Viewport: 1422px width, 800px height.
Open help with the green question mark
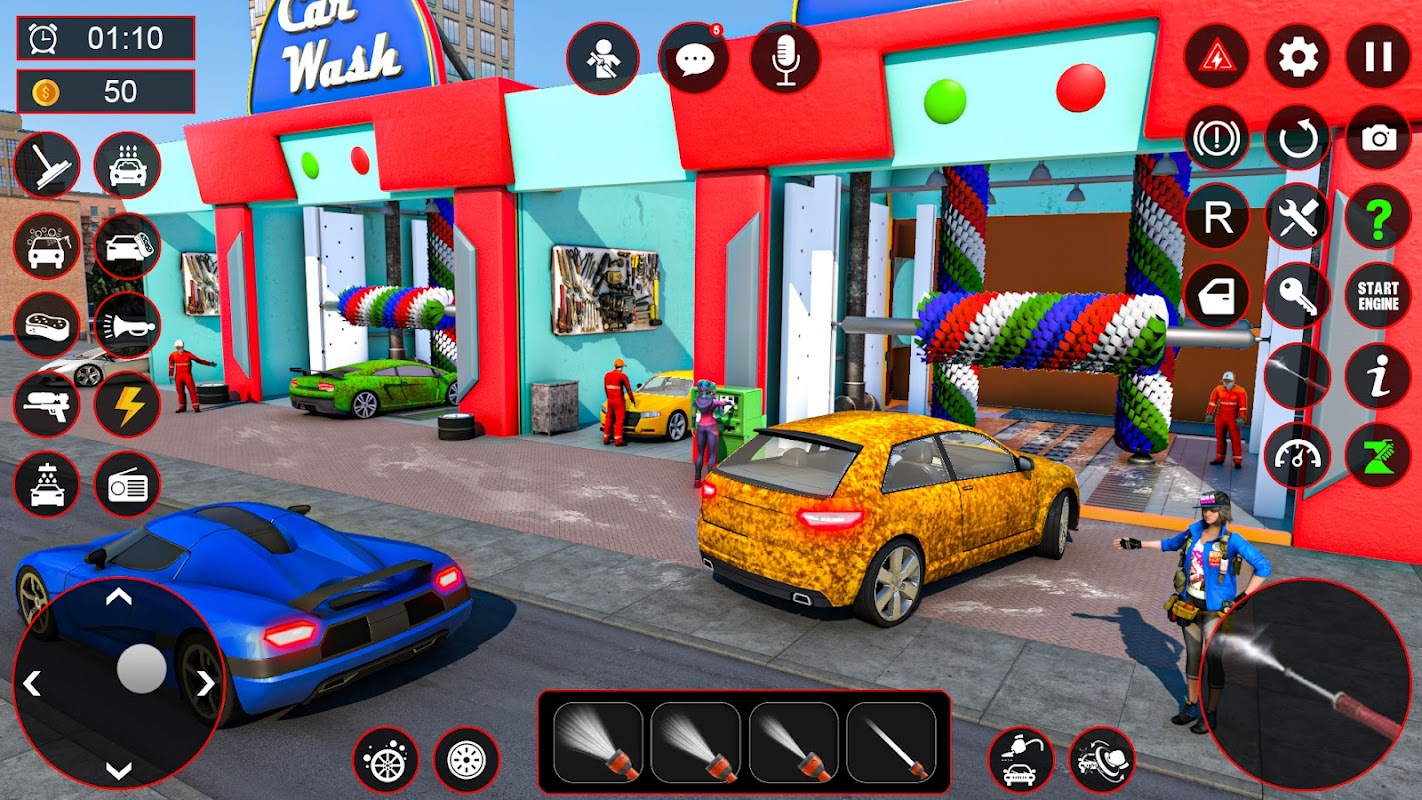coord(1378,217)
